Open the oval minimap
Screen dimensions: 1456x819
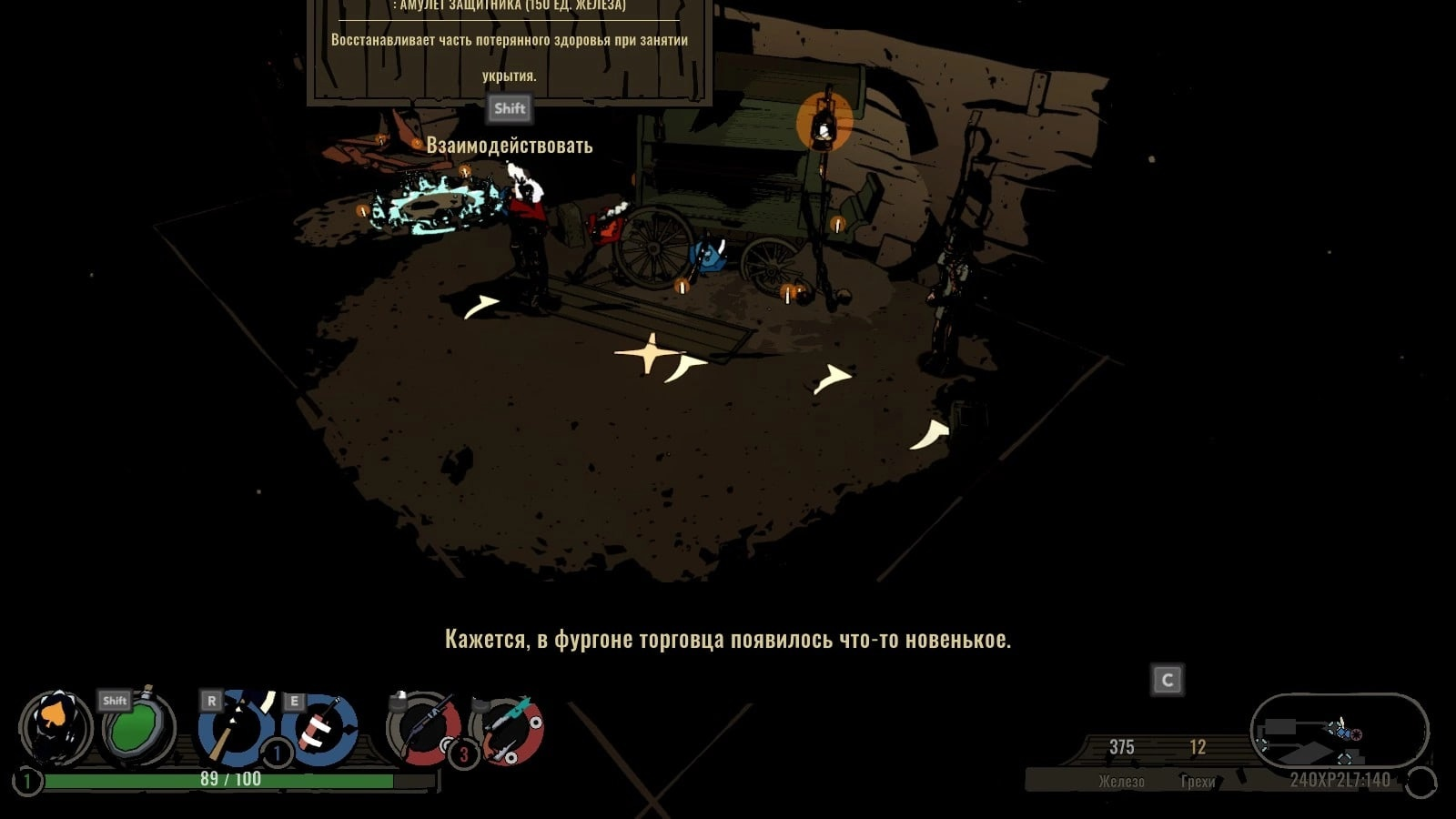tap(1339, 731)
